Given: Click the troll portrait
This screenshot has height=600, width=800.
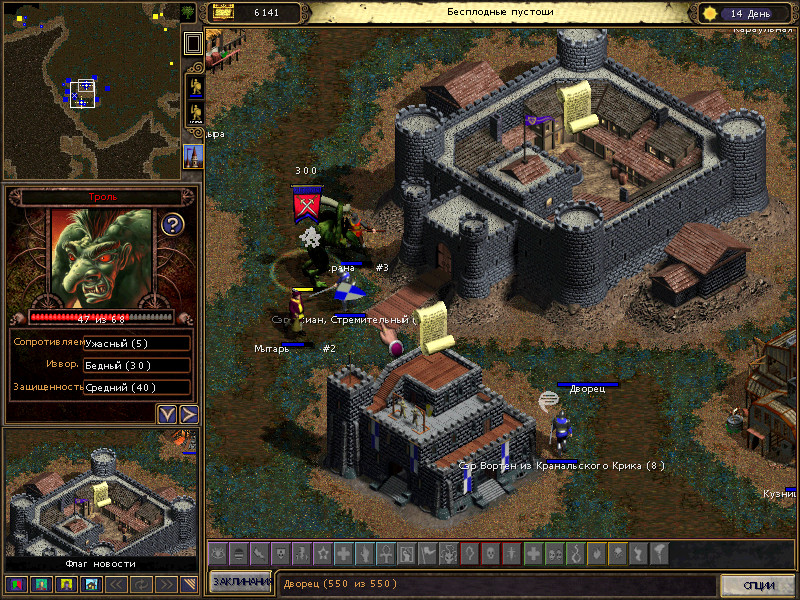Looking at the screenshot, I should 94,259.
